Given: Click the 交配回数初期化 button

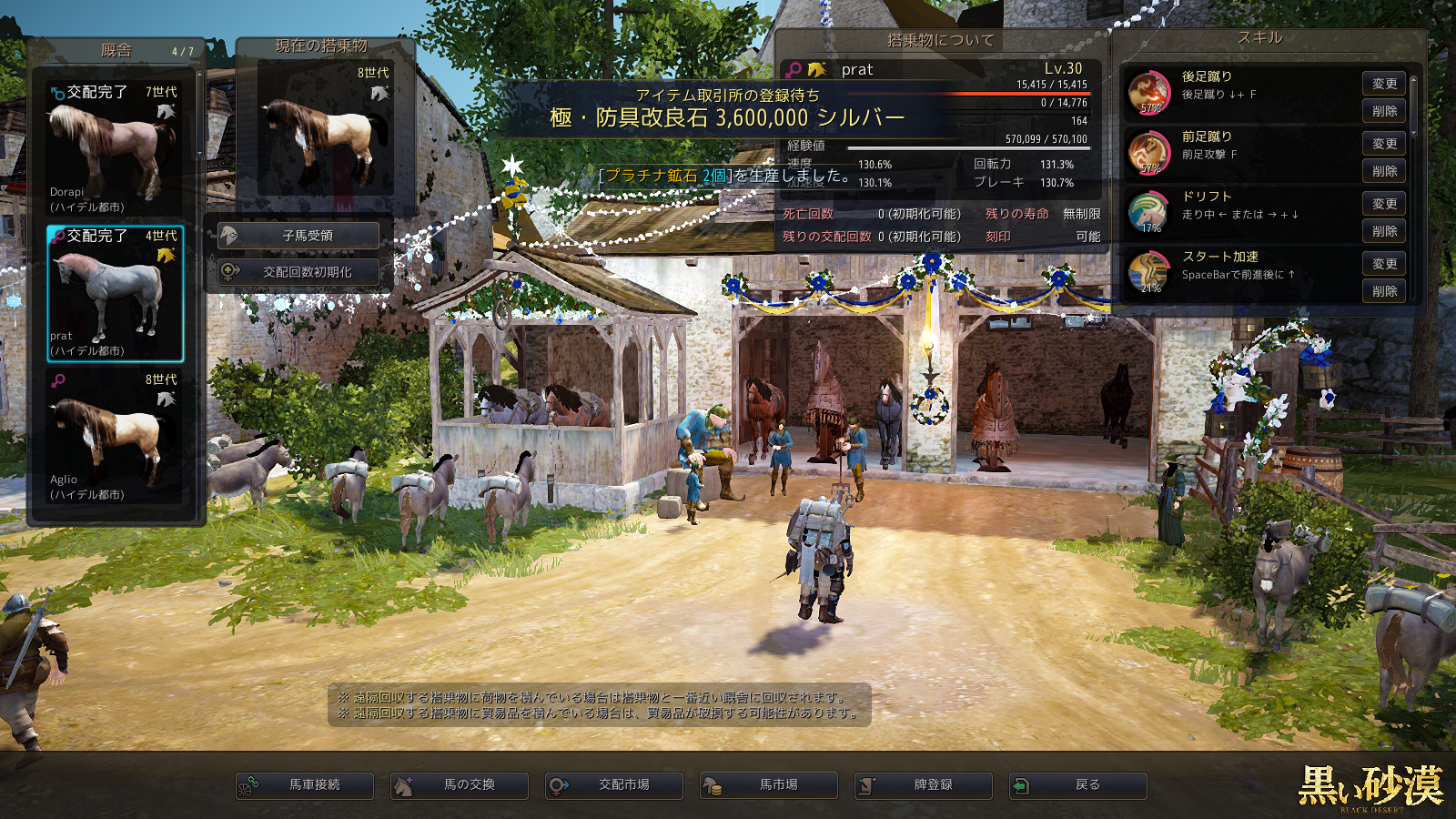Looking at the screenshot, I should 298,272.
